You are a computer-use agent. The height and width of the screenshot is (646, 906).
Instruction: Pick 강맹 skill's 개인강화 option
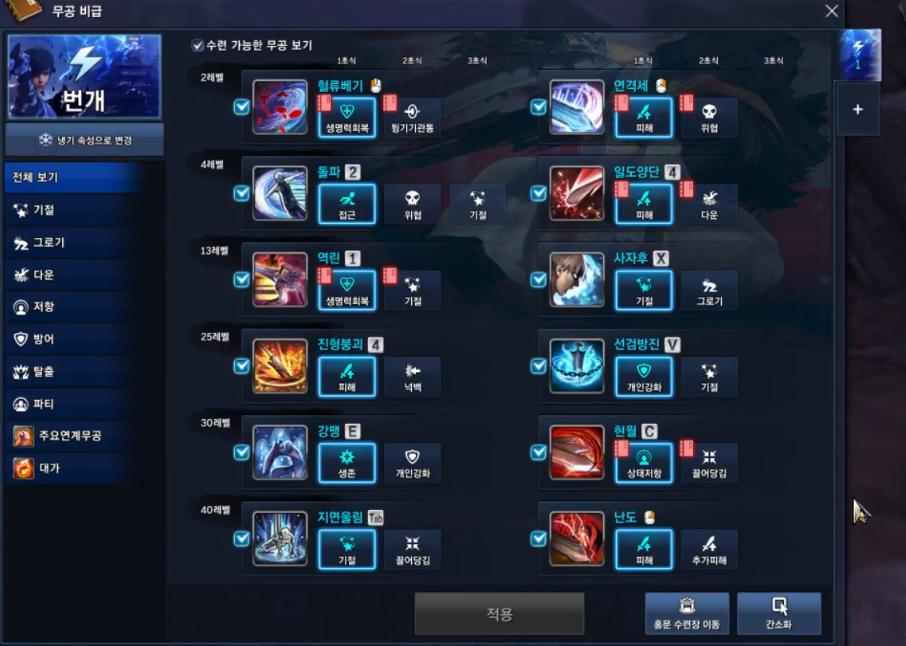point(412,463)
